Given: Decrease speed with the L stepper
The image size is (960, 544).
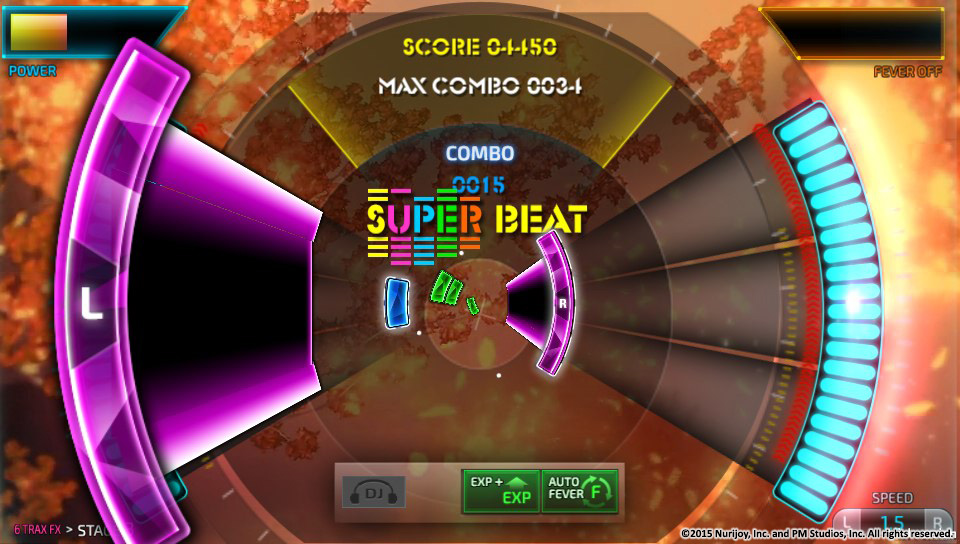Looking at the screenshot, I should 850,522.
